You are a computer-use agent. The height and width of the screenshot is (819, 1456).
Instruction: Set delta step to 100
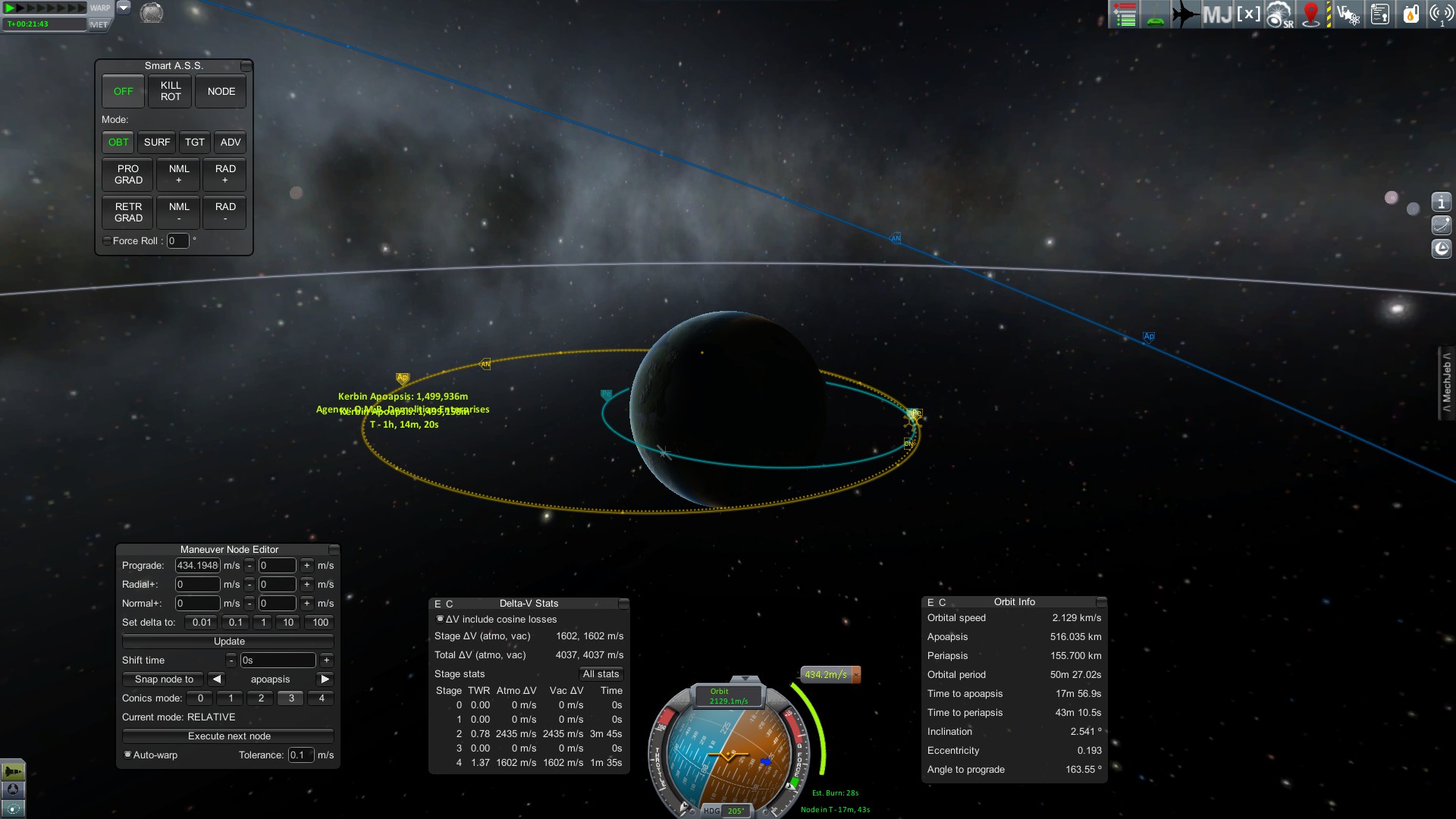pyautogui.click(x=320, y=623)
